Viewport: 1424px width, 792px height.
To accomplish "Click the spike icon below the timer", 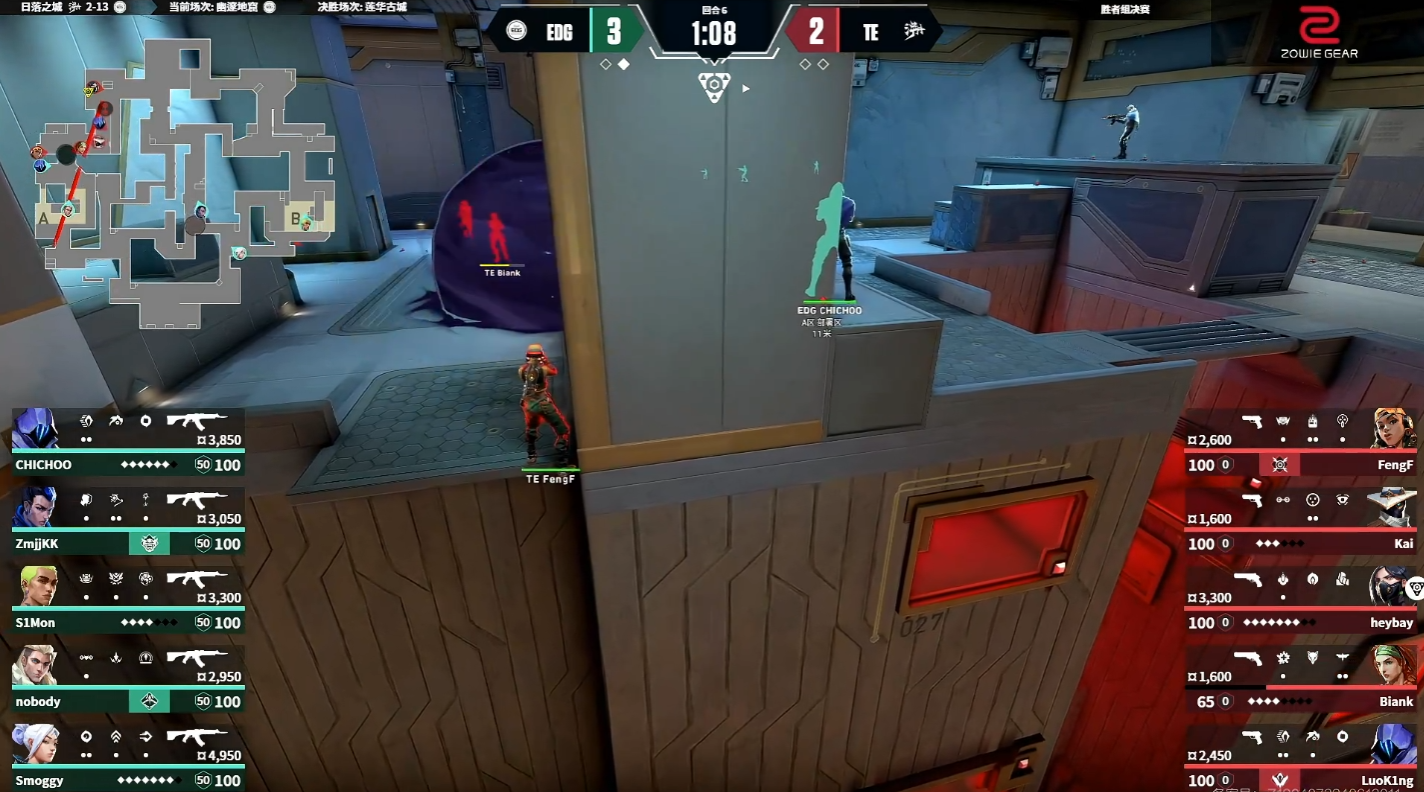I will coord(713,87).
